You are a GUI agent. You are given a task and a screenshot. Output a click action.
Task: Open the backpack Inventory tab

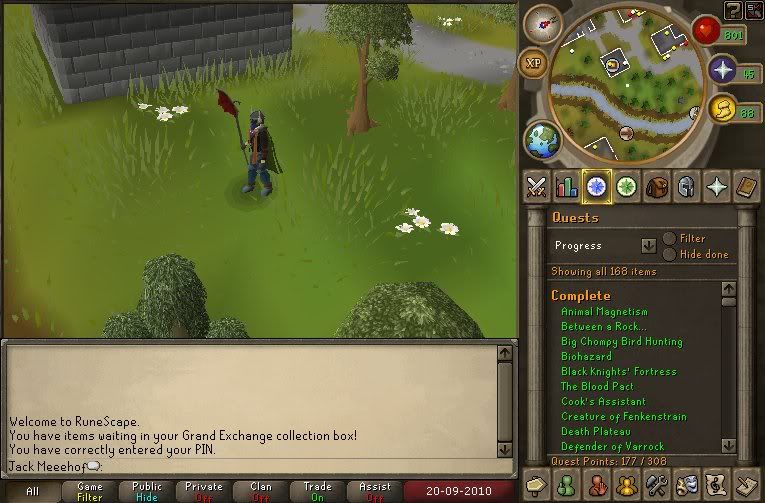pyautogui.click(x=656, y=185)
